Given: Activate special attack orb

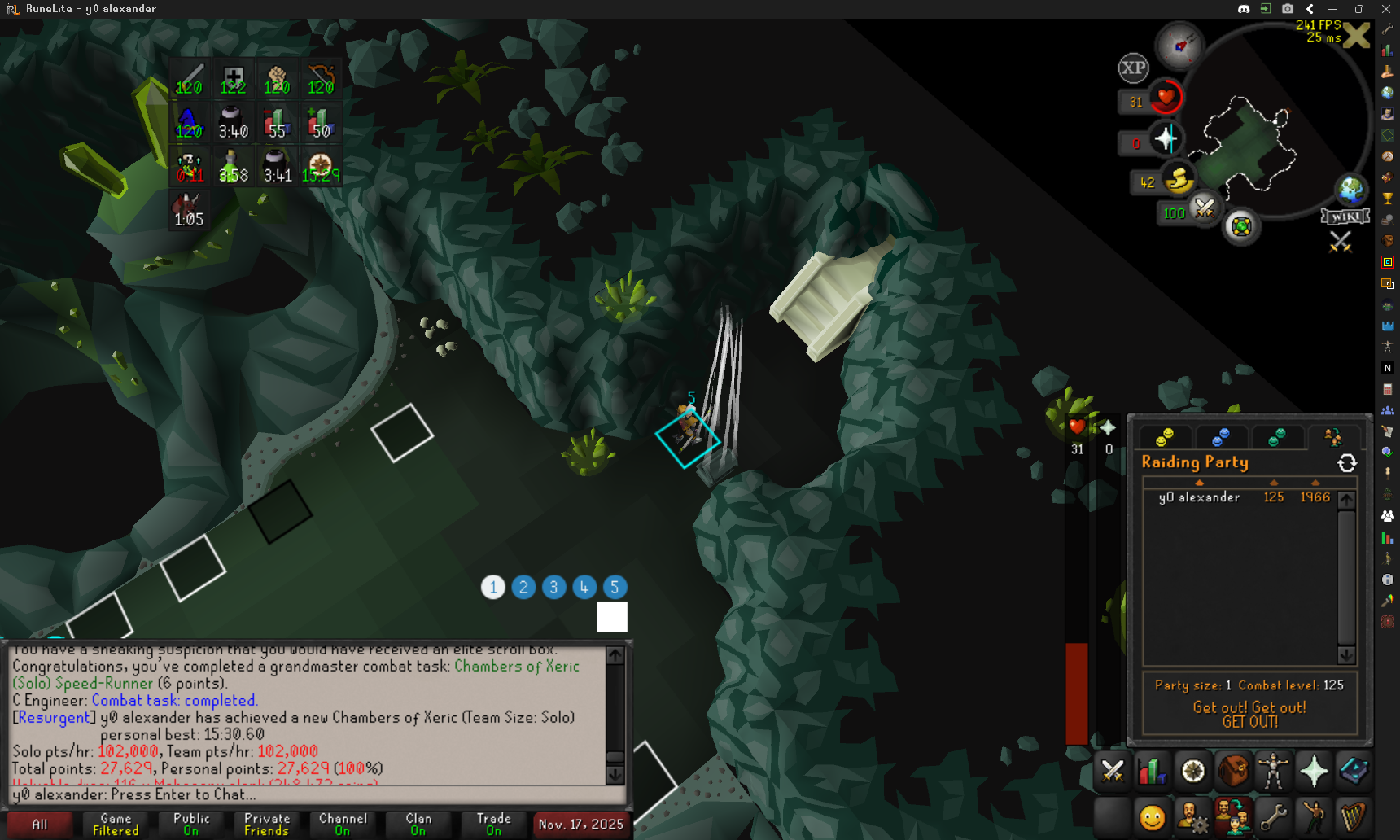Looking at the screenshot, I should 1204,209.
